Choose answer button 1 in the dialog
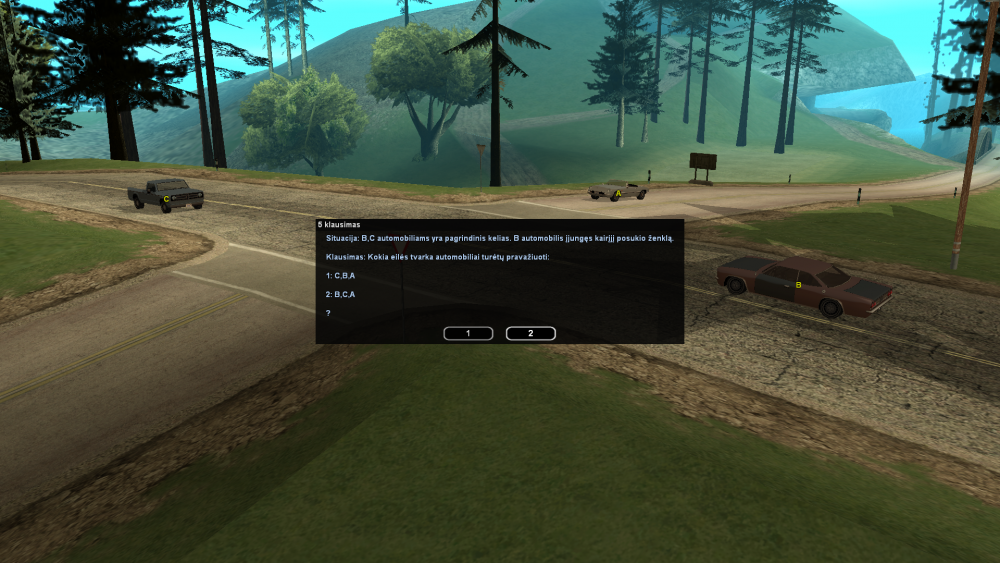Image resolution: width=1000 pixels, height=563 pixels. click(468, 333)
